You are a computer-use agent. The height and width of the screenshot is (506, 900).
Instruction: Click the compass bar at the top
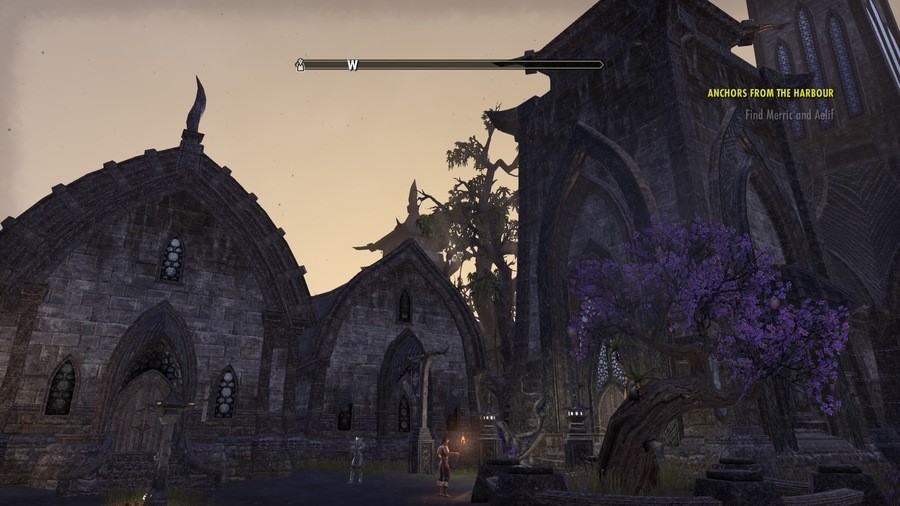(452, 65)
